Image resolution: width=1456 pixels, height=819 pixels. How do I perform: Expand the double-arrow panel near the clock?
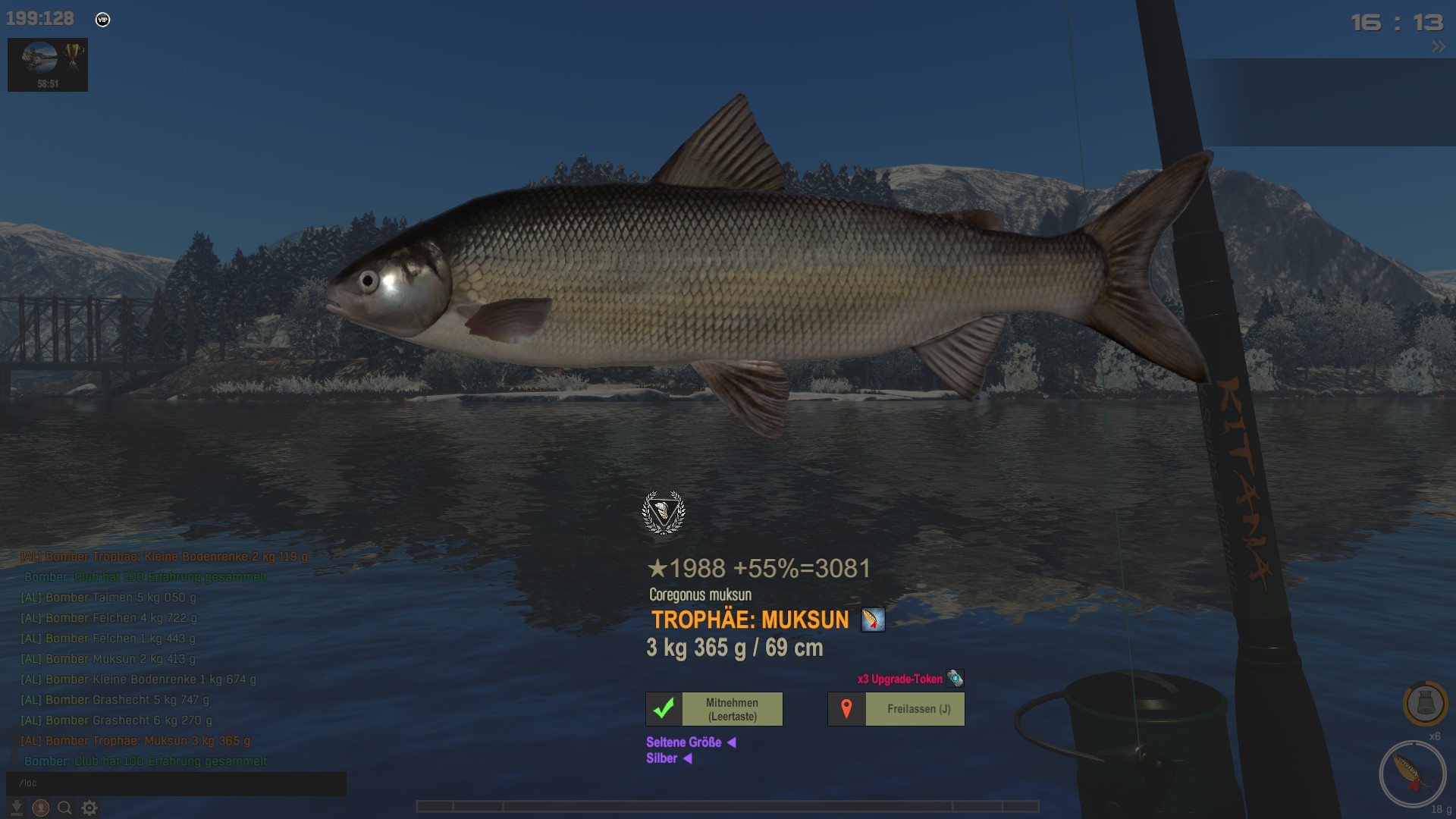[1438, 47]
